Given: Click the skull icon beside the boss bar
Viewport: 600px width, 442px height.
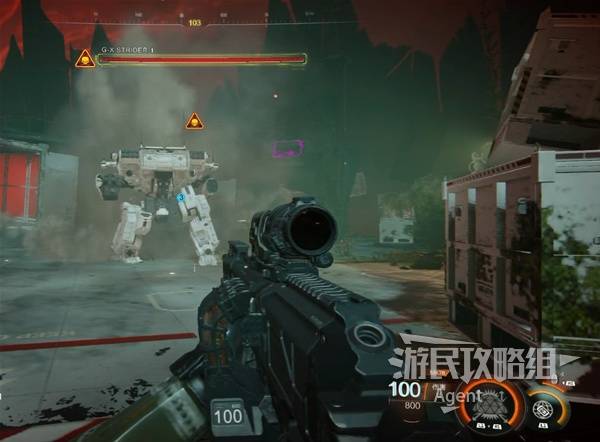Looking at the screenshot, I should 85,59.
